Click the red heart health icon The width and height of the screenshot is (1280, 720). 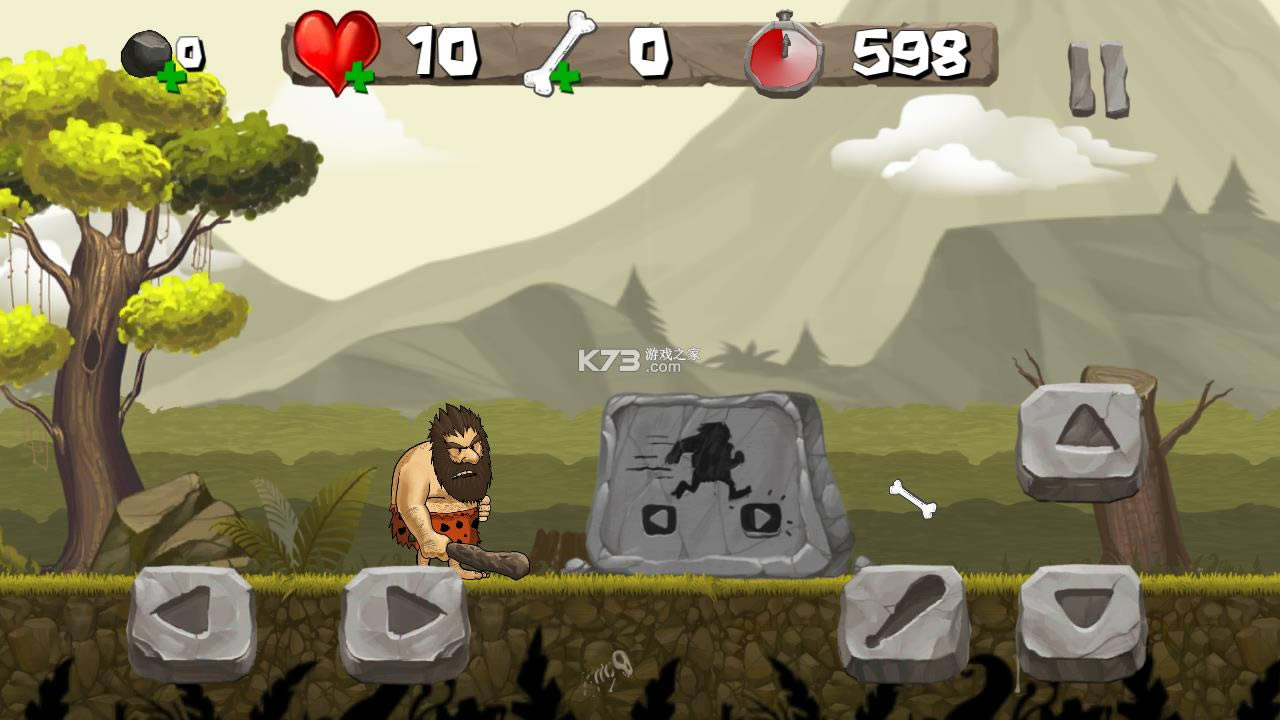click(x=332, y=48)
